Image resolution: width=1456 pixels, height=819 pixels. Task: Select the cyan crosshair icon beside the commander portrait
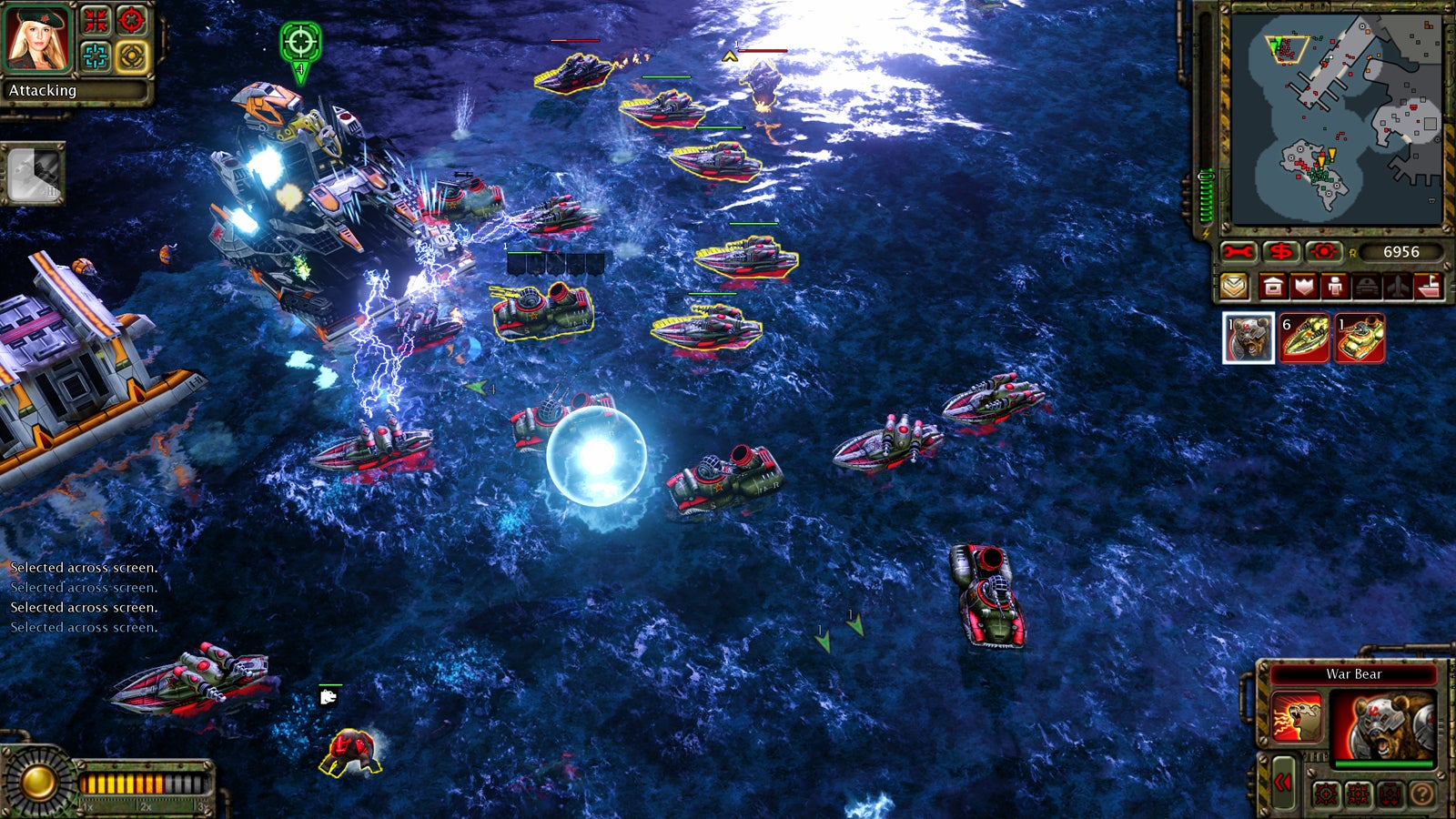(x=96, y=56)
